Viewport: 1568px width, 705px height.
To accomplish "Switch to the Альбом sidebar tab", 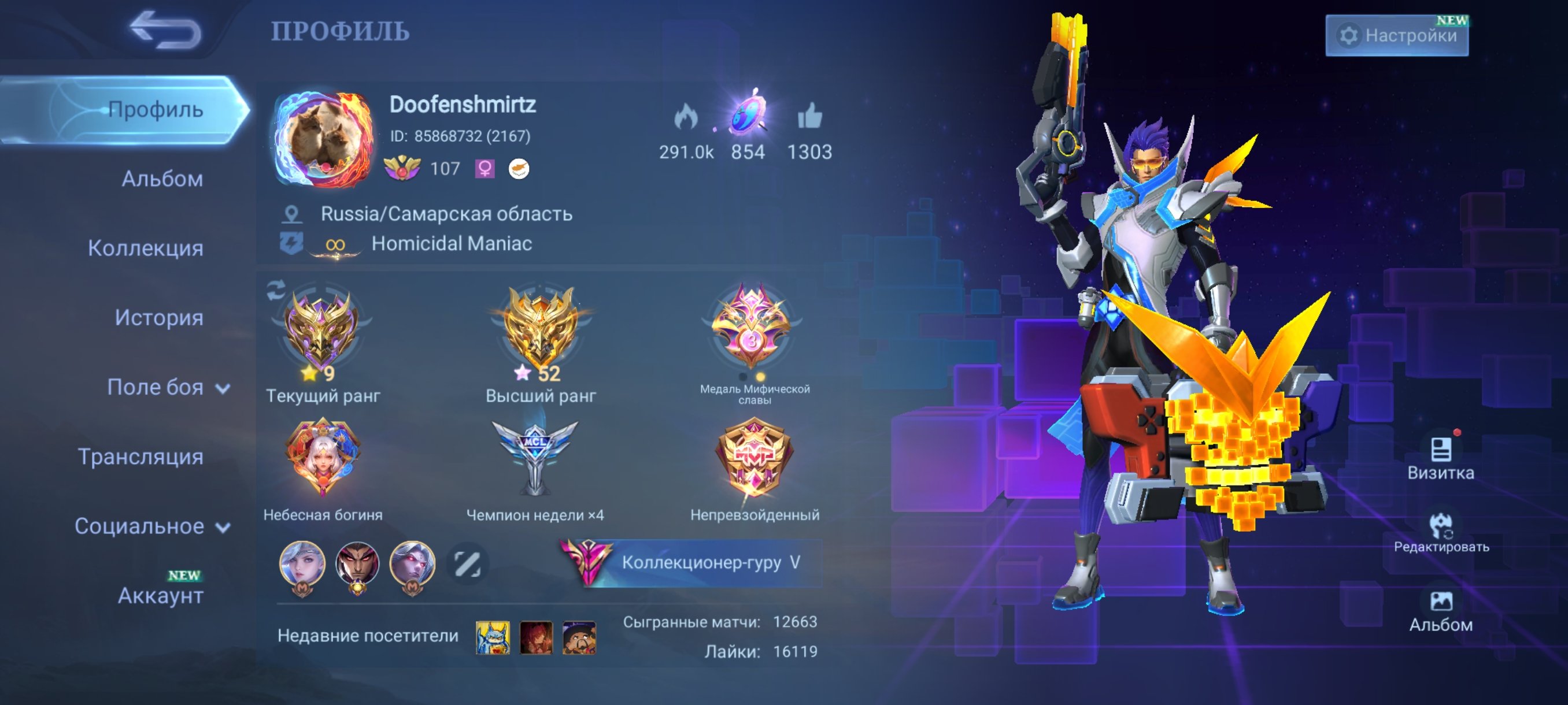I will (162, 179).
